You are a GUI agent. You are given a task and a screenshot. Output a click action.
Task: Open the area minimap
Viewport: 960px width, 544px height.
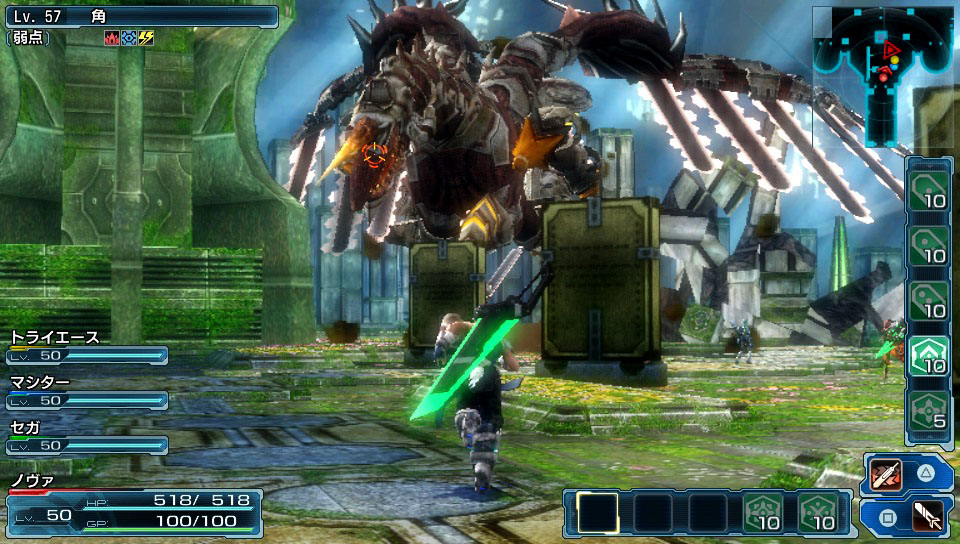pyautogui.click(x=881, y=75)
